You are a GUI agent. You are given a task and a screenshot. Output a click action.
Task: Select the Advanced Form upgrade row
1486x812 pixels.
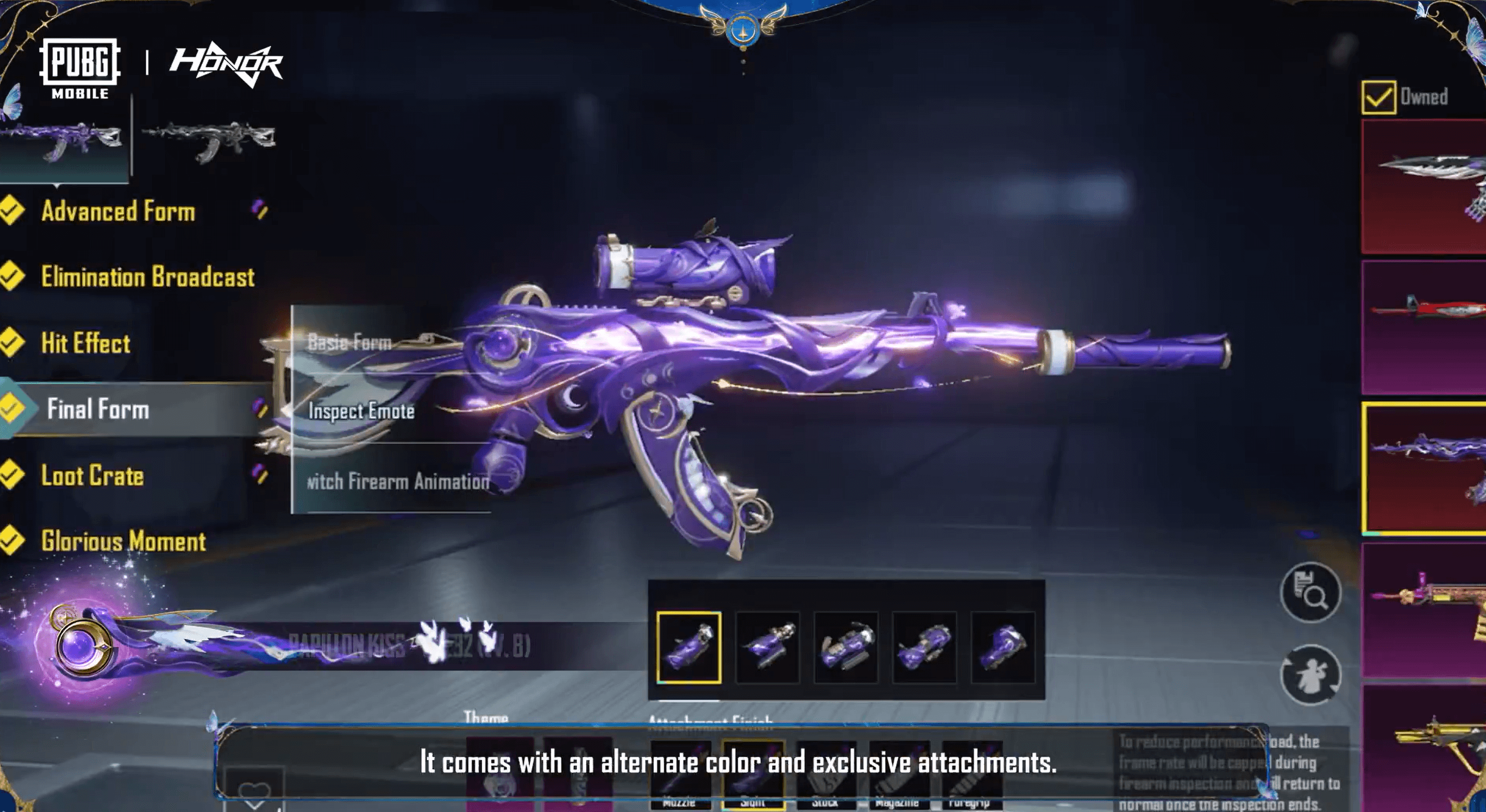118,211
